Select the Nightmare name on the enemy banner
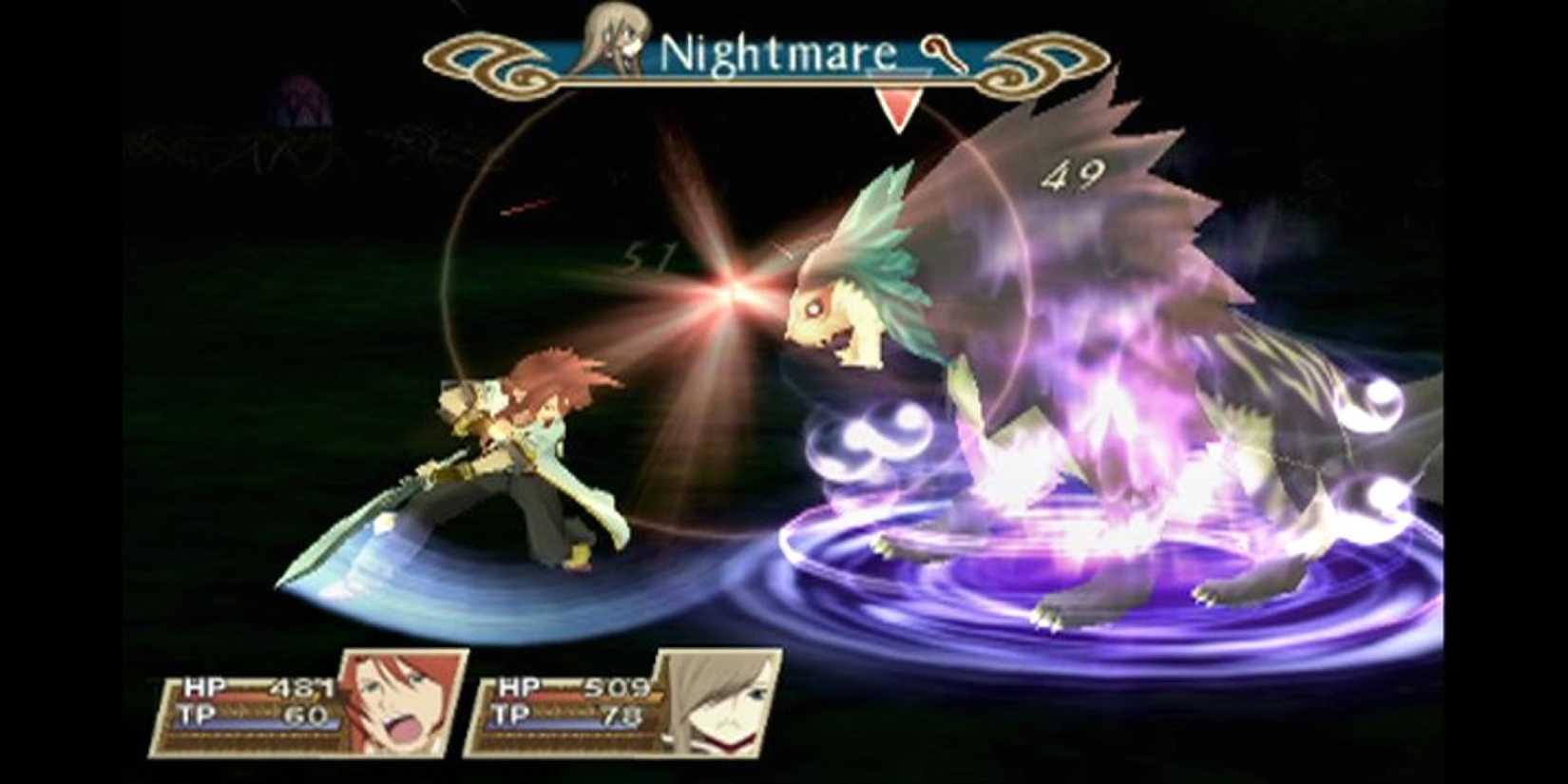The height and width of the screenshot is (784, 1568). [779, 54]
